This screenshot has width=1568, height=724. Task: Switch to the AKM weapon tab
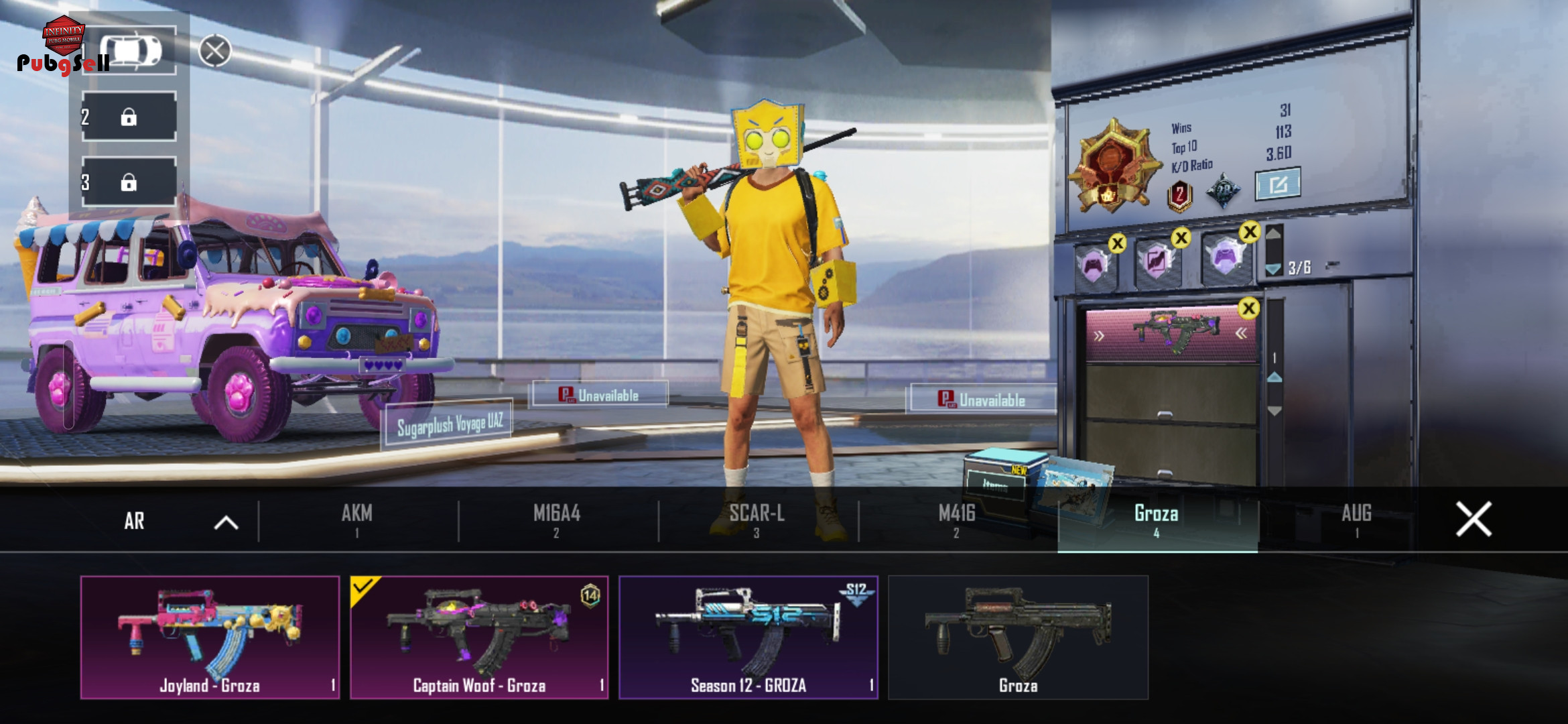[x=357, y=520]
